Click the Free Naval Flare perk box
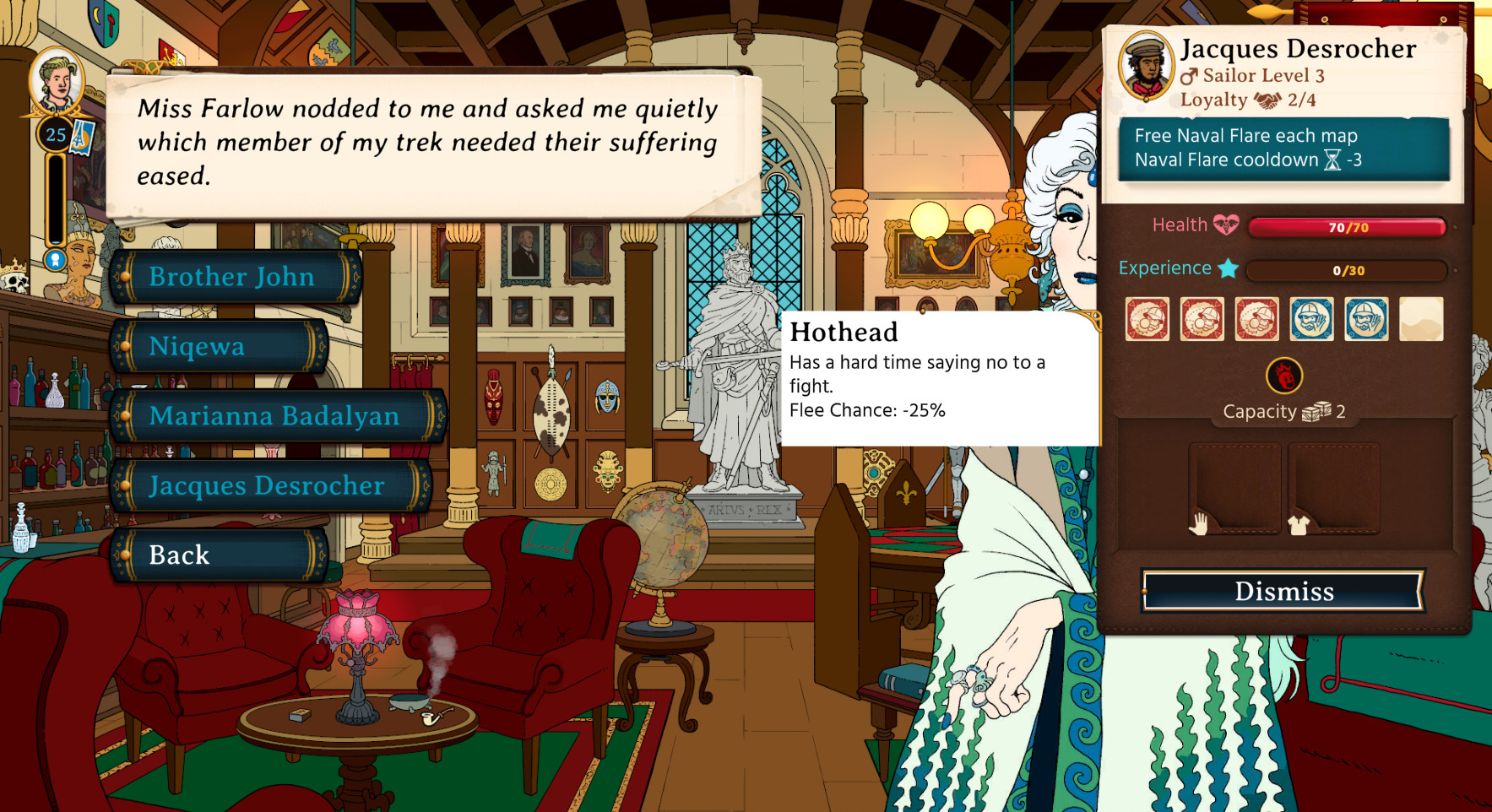The image size is (1492, 812). pyautogui.click(x=1283, y=149)
